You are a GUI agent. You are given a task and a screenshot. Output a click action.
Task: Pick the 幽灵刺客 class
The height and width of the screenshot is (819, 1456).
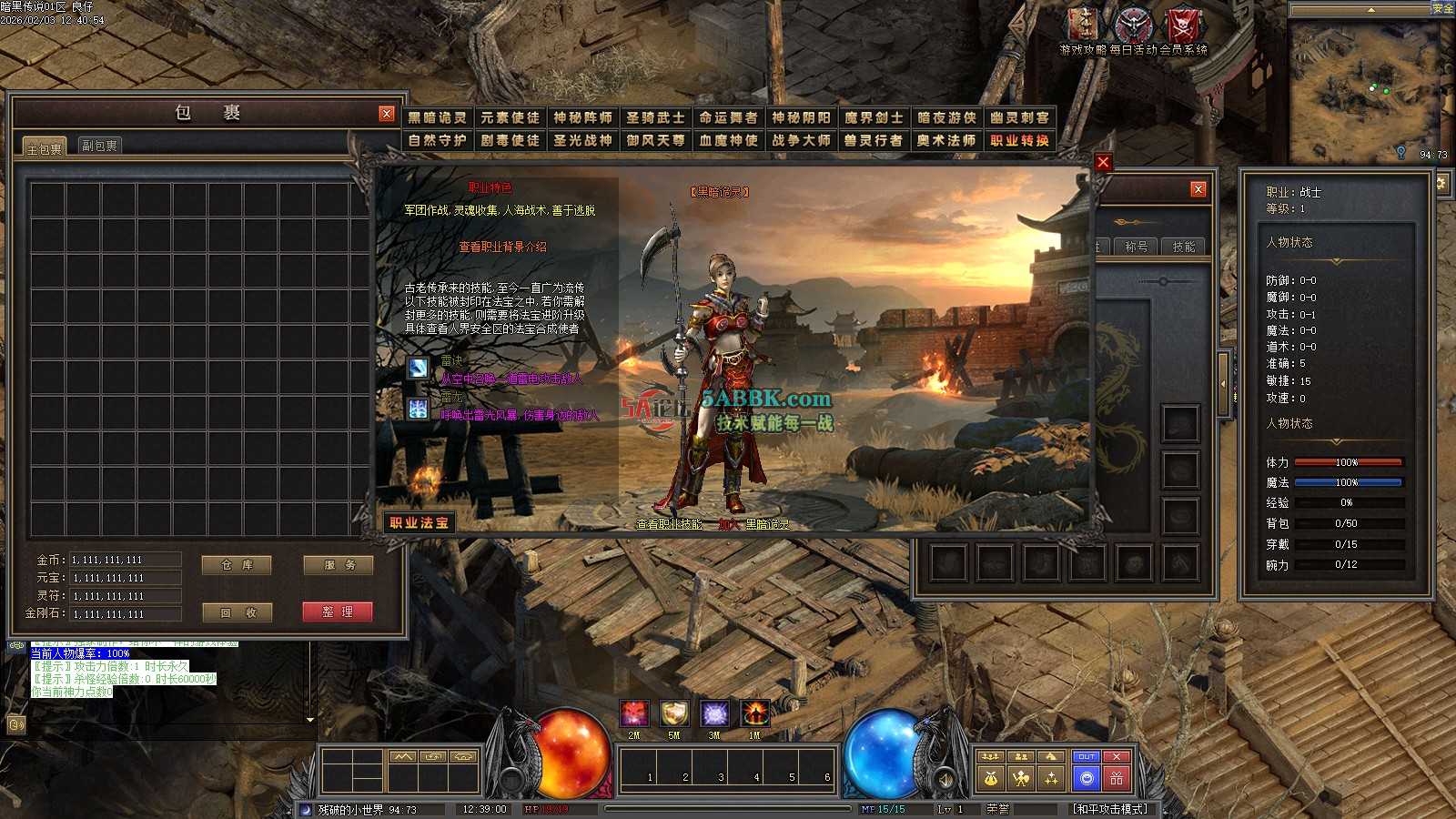coord(1019,117)
